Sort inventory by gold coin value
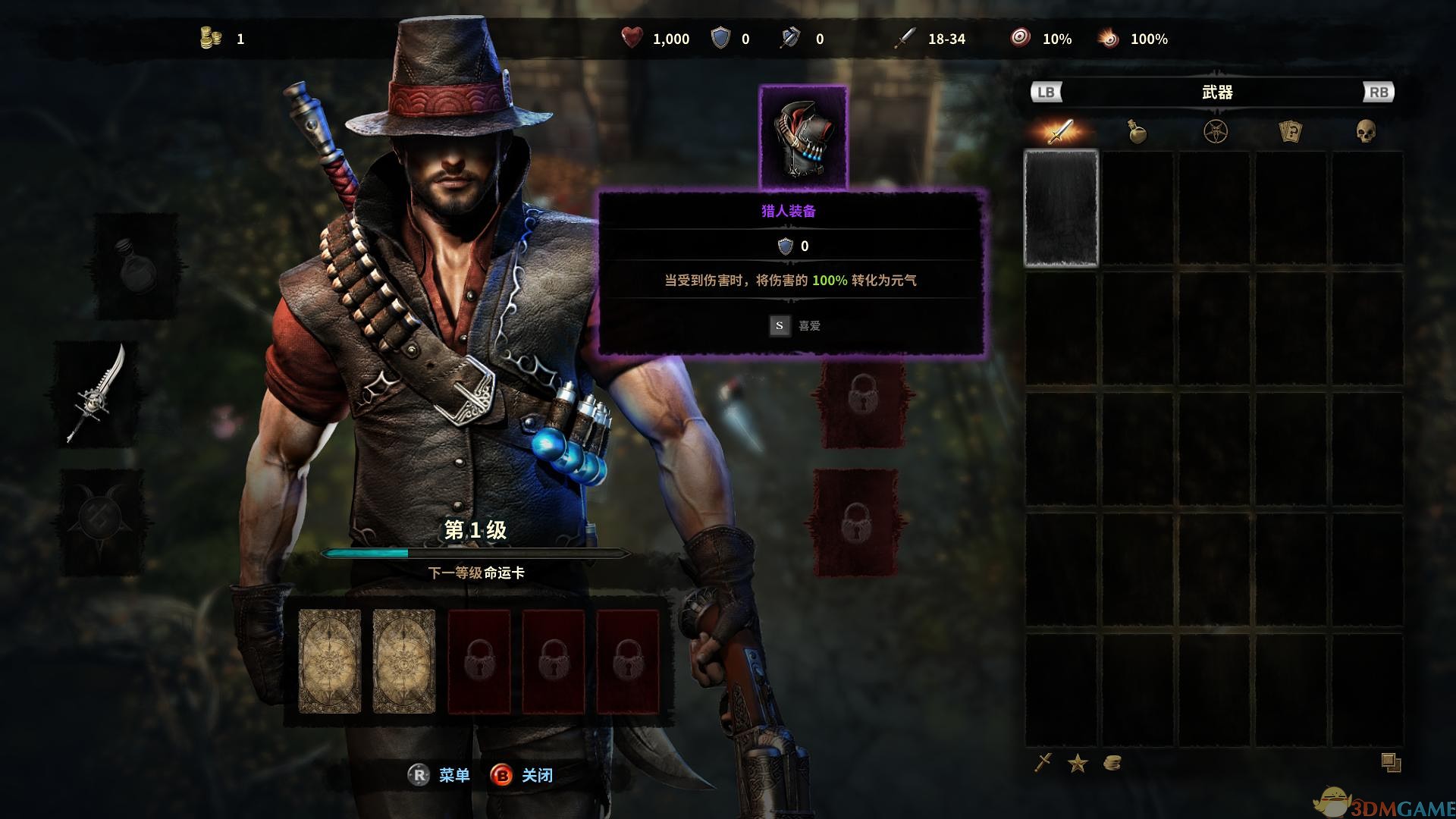The width and height of the screenshot is (1456, 819). point(1112,763)
